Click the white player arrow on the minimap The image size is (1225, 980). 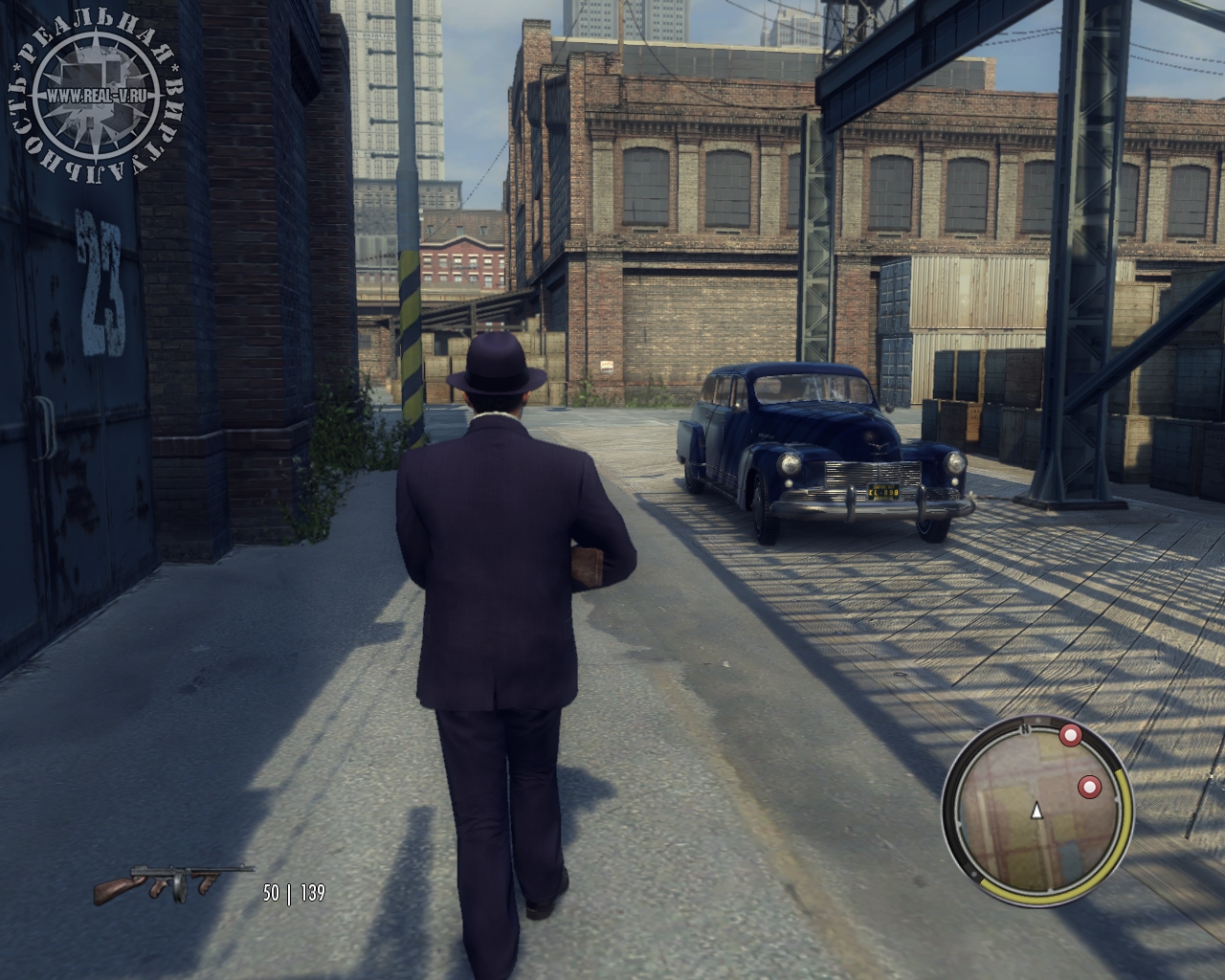[1036, 812]
